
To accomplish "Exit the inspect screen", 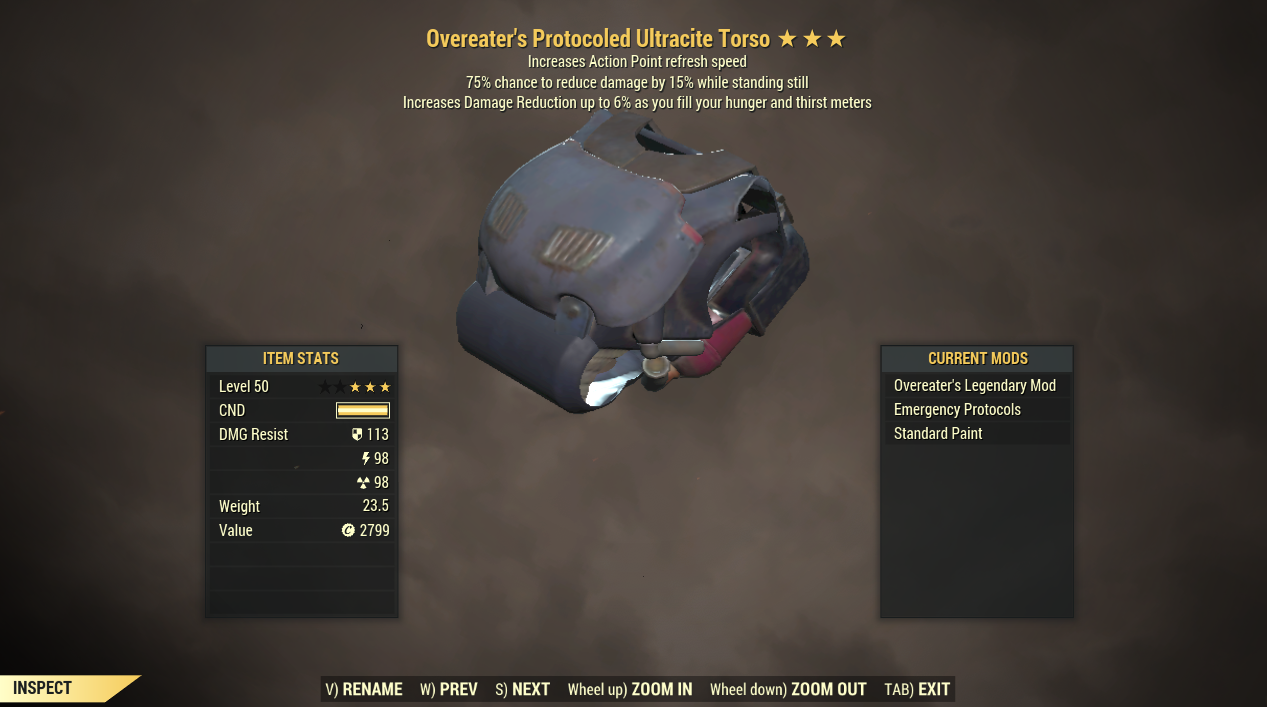I will pos(917,689).
